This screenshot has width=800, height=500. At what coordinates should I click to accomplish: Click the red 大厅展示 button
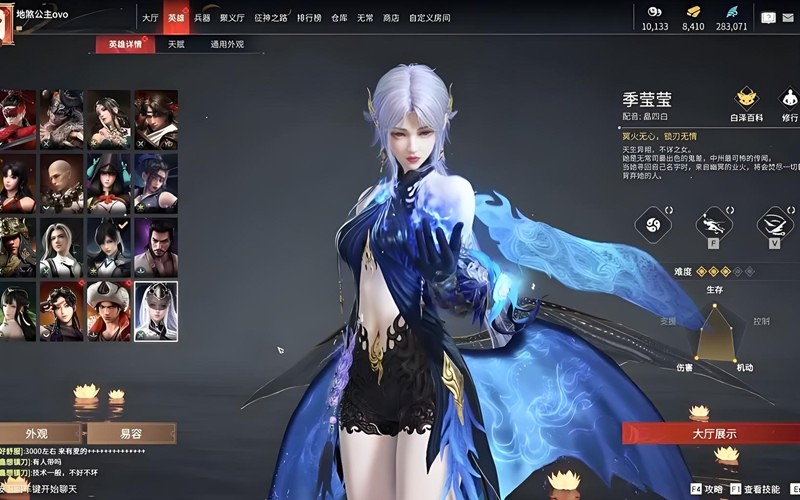(714, 434)
